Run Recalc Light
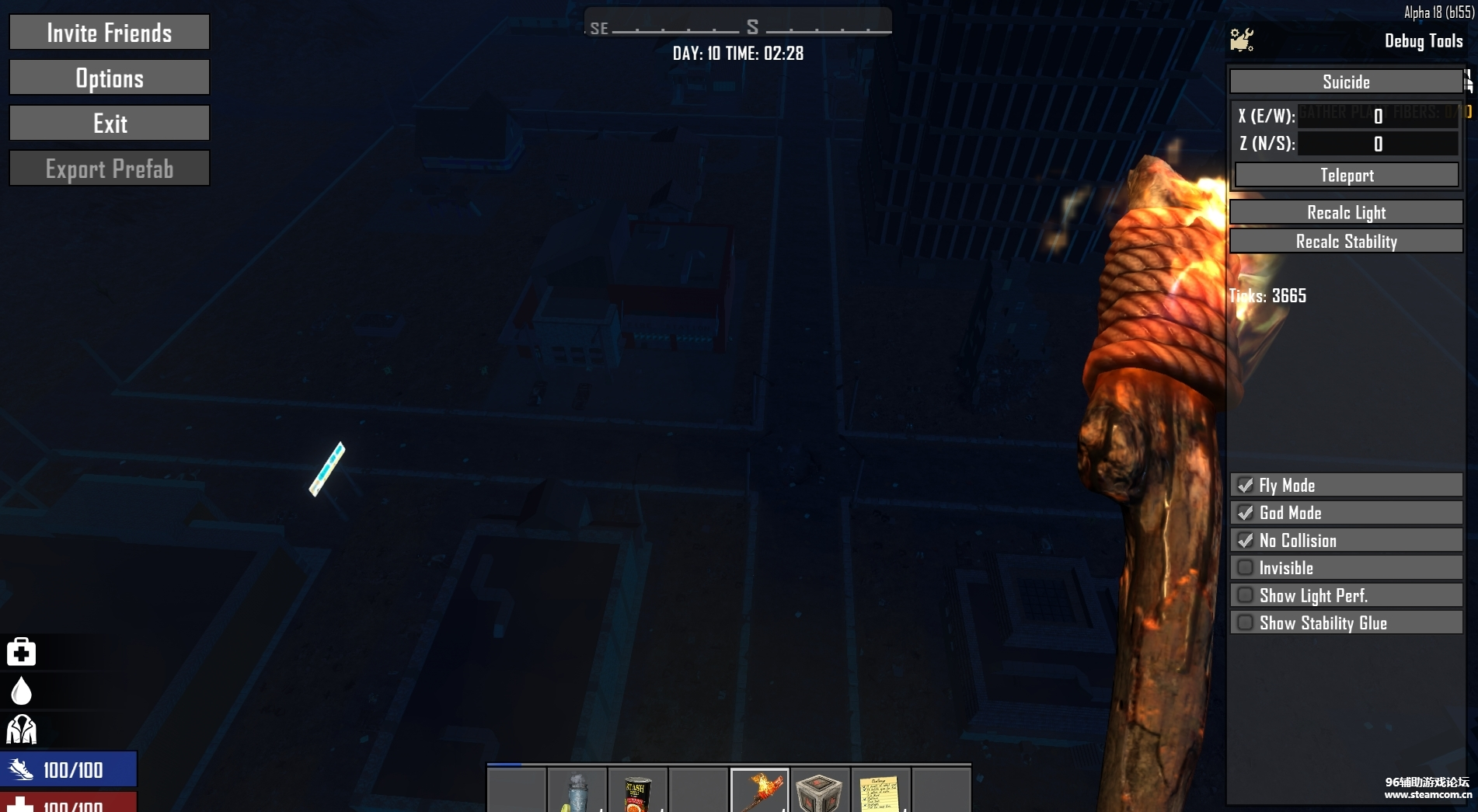This screenshot has height=812, width=1478. point(1346,212)
